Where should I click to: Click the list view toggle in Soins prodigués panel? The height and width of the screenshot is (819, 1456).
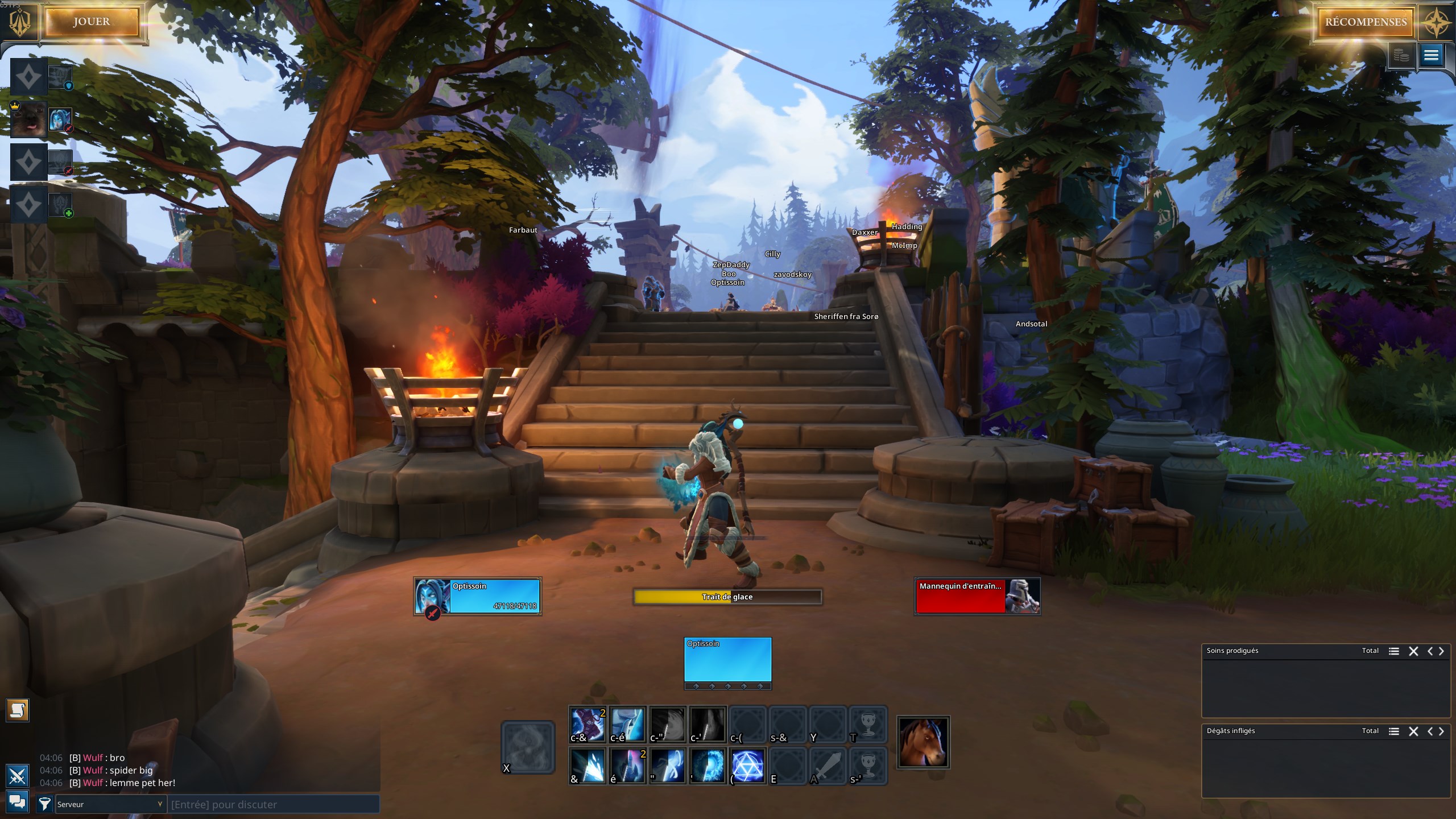tap(1394, 651)
